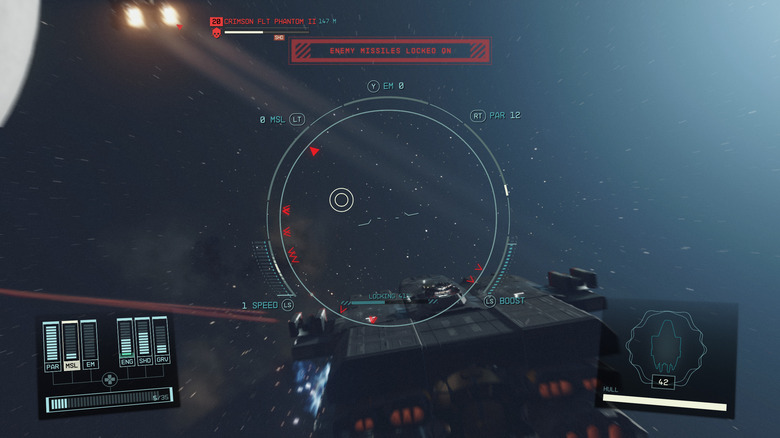Image resolution: width=780 pixels, height=438 pixels.
Task: Select the SHD shield power column
Action: tap(143, 339)
